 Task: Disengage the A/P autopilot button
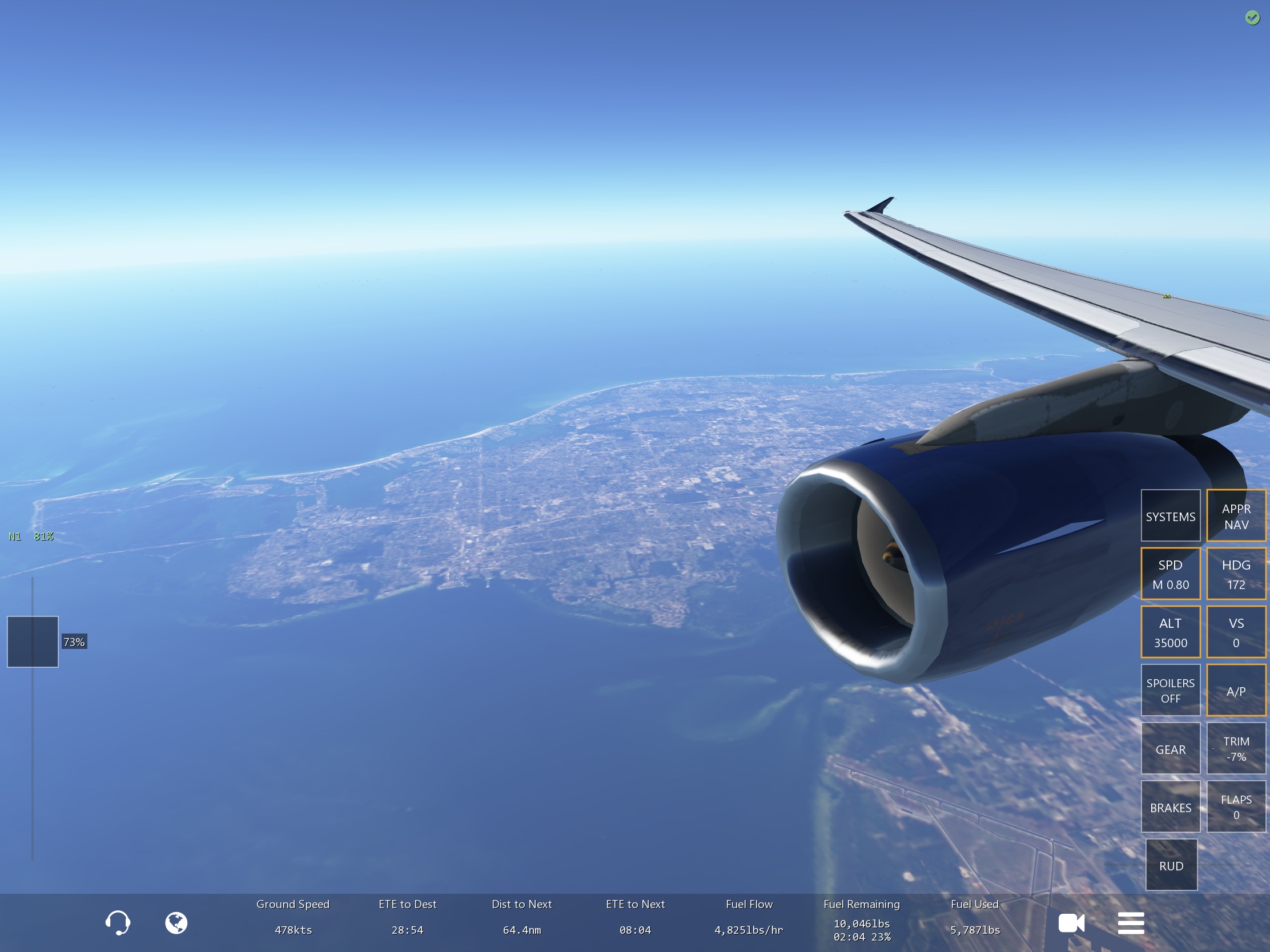pos(1236,691)
